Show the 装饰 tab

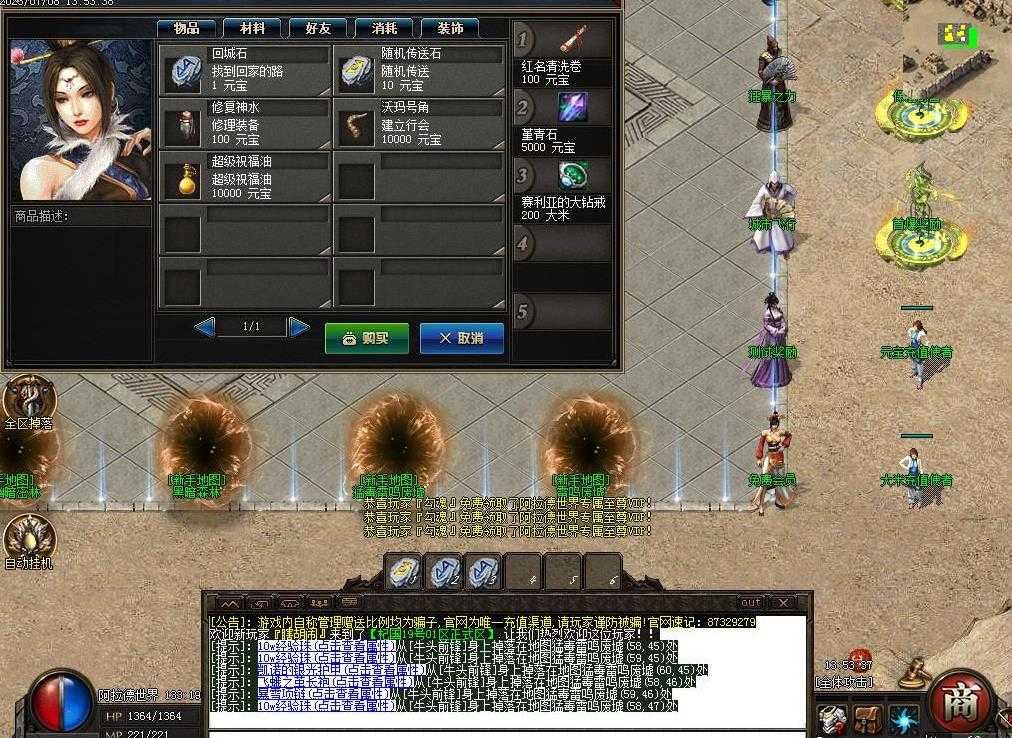tap(449, 28)
